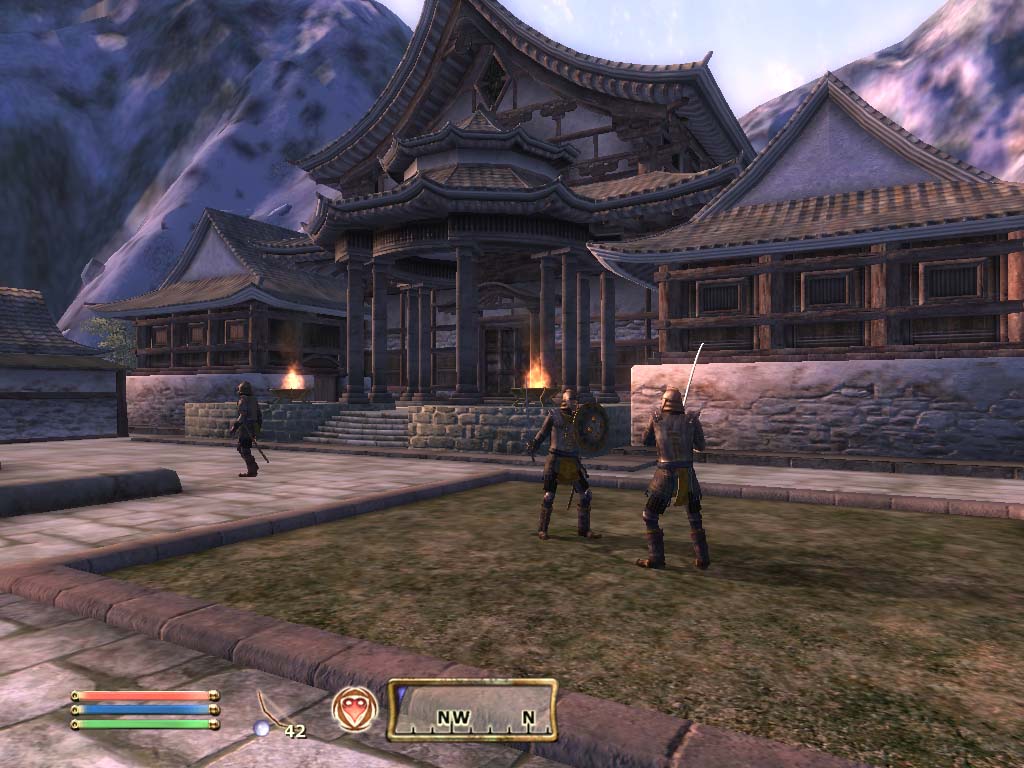The width and height of the screenshot is (1024, 768).
Task: Click the compass direction bar
Action: [x=472, y=709]
